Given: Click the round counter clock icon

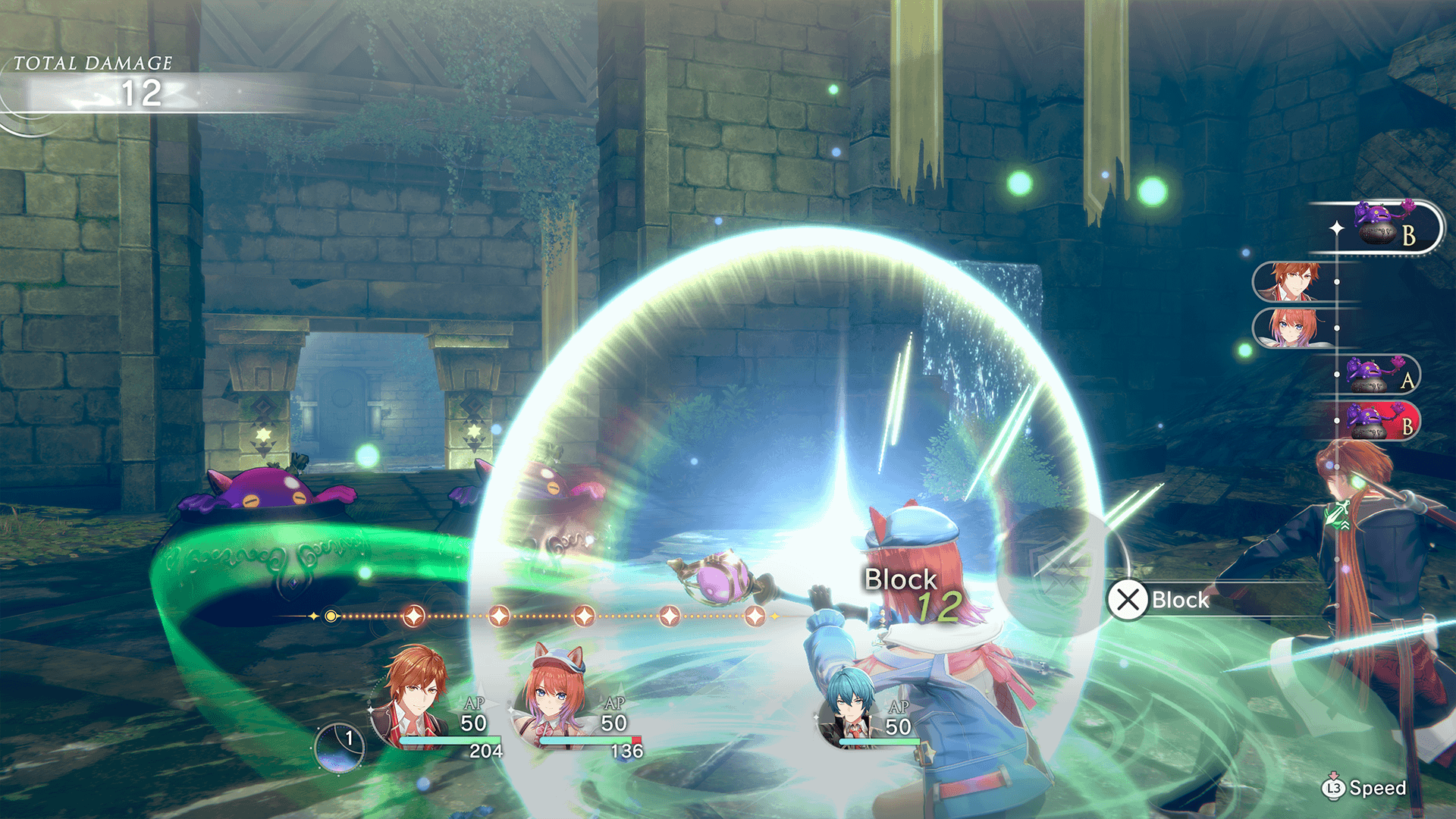Looking at the screenshot, I should pyautogui.click(x=340, y=747).
